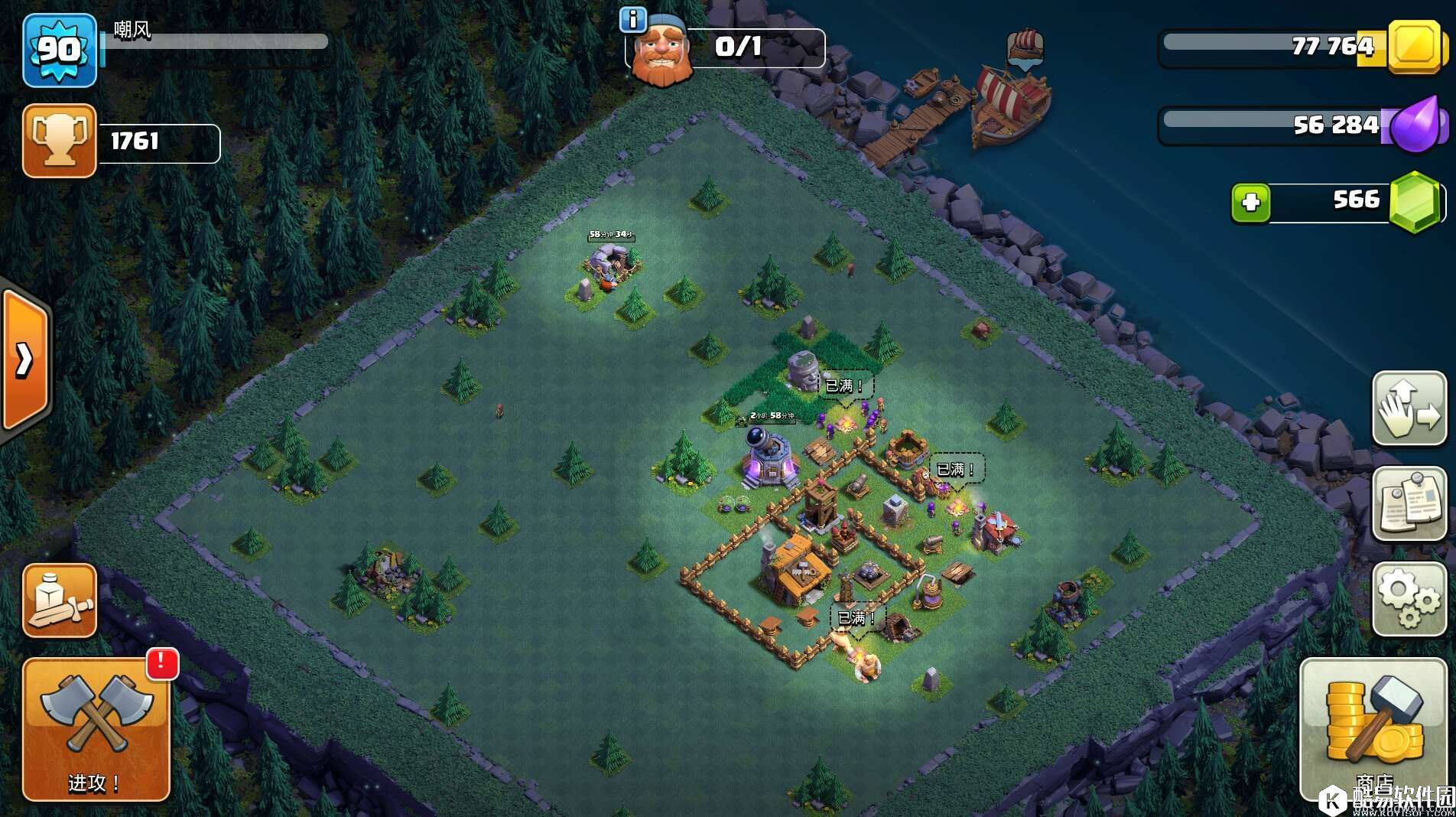Tap the green plus to buy gems
Image resolution: width=1456 pixels, height=817 pixels.
[x=1251, y=203]
